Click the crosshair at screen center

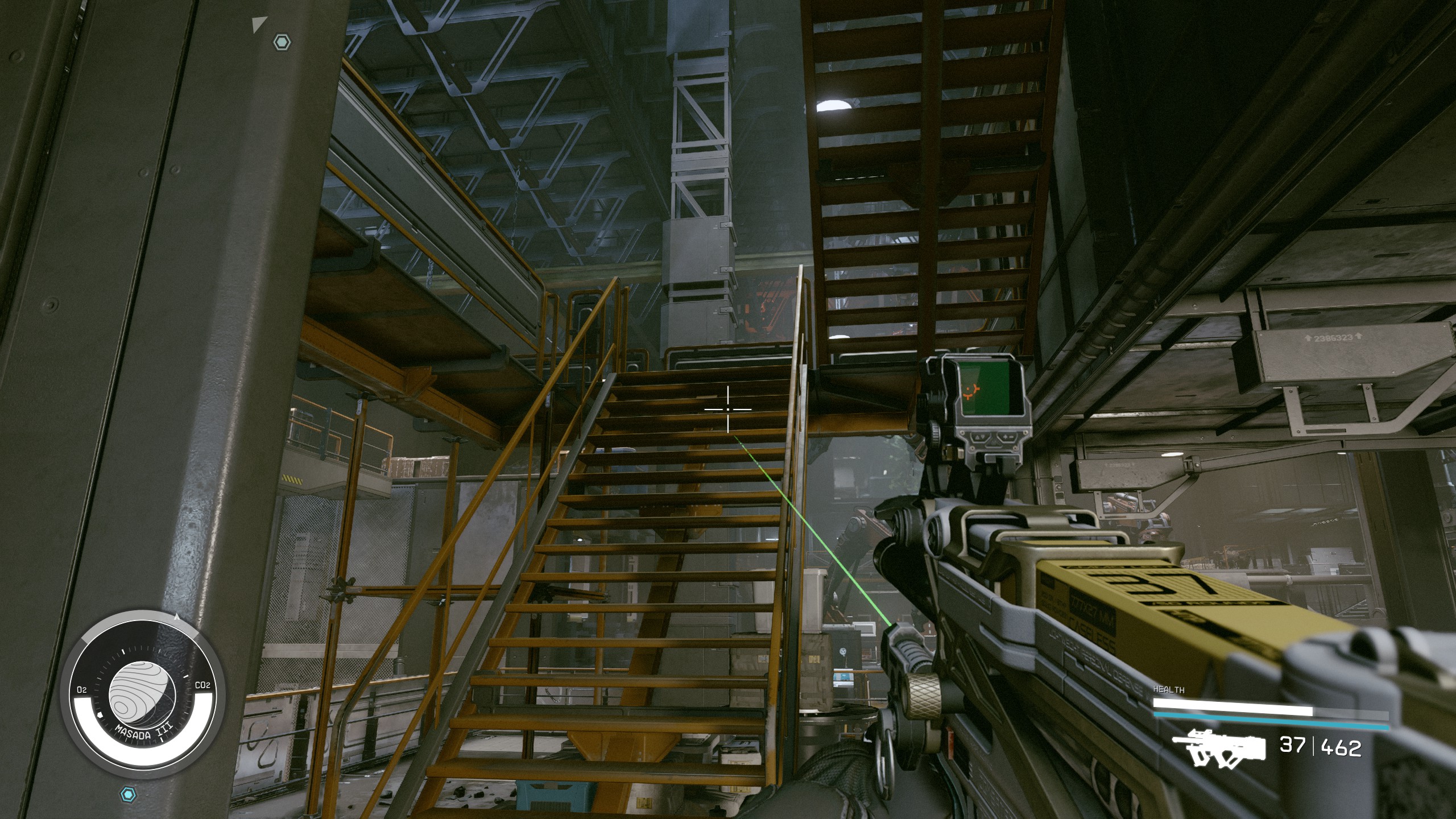tap(727, 408)
